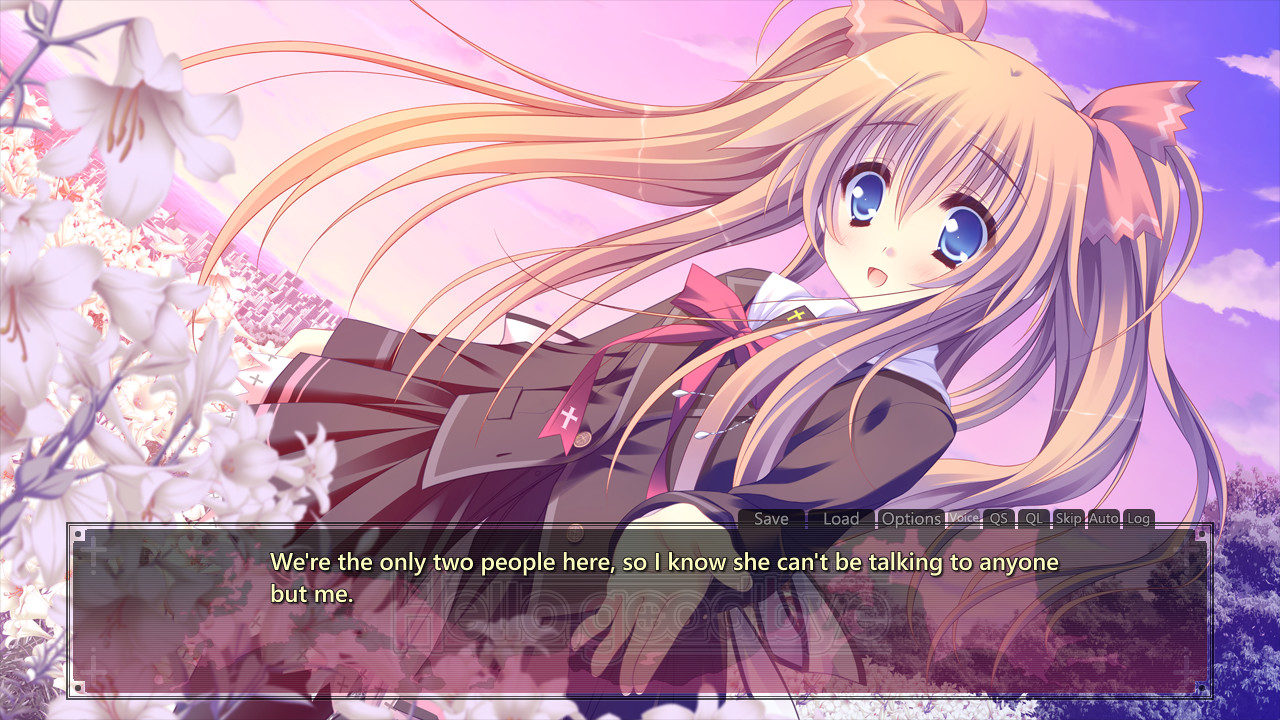Quick load with the QL icon

[x=1032, y=518]
